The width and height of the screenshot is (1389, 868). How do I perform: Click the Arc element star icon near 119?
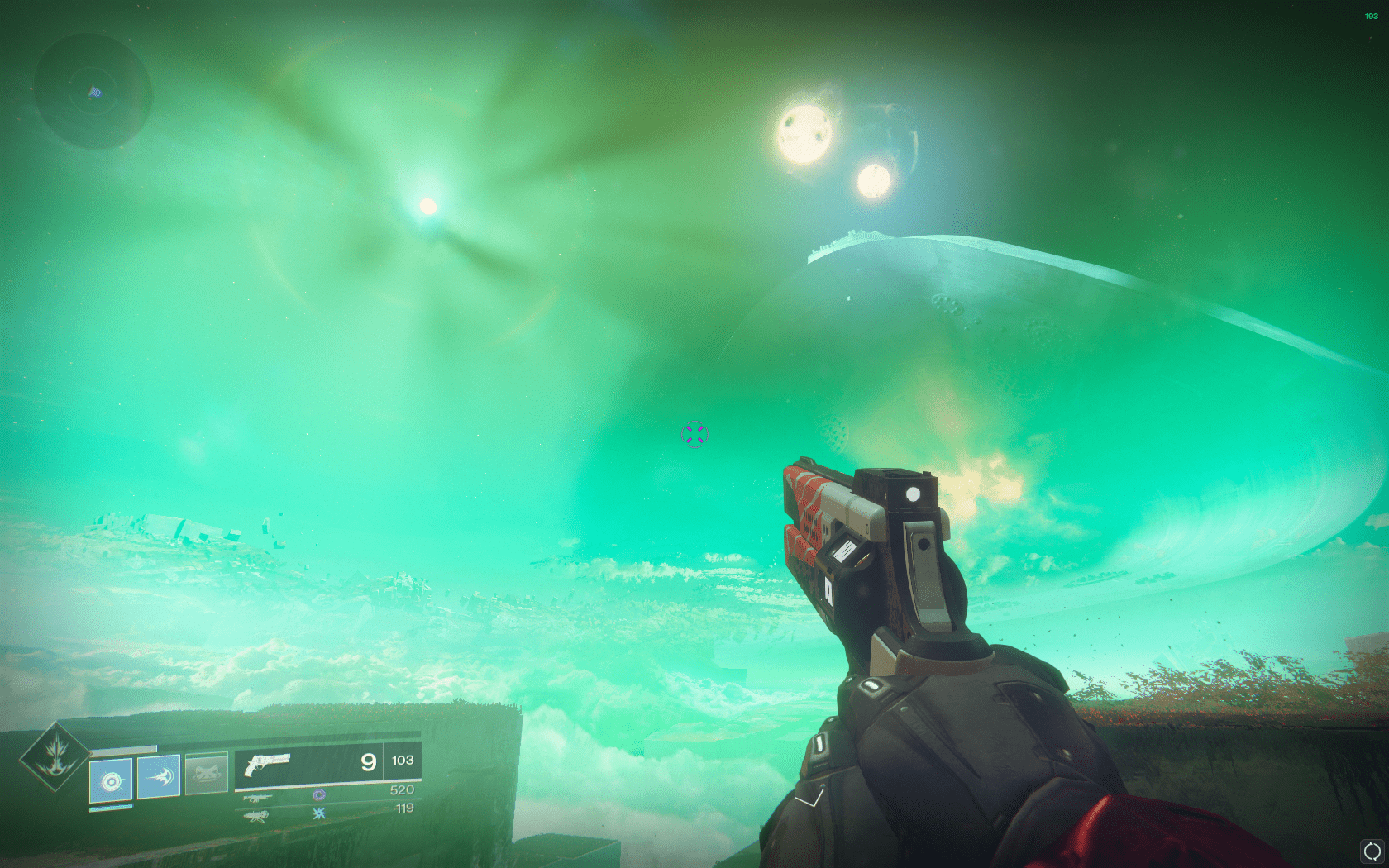321,813
